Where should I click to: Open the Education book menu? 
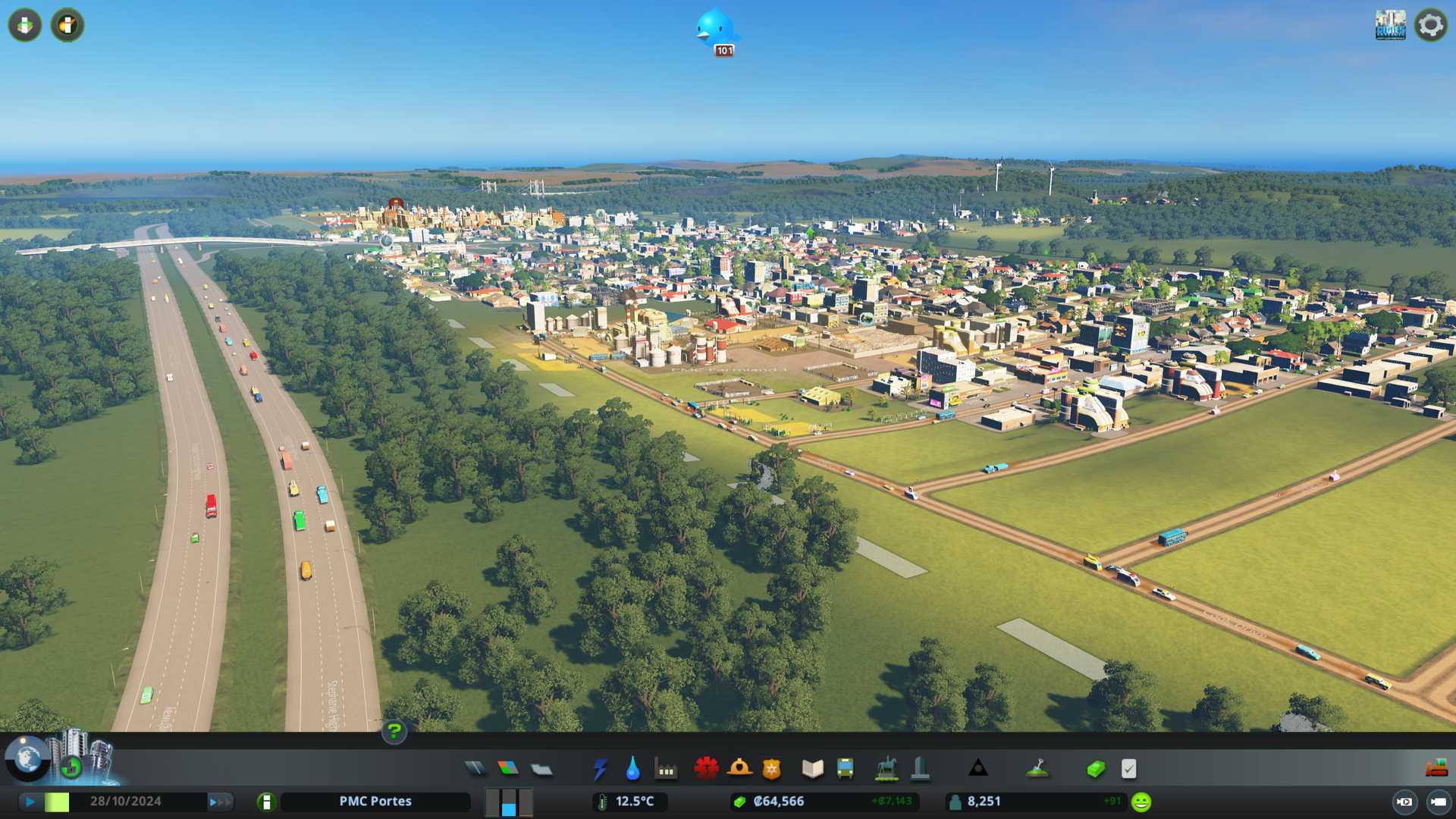click(812, 769)
